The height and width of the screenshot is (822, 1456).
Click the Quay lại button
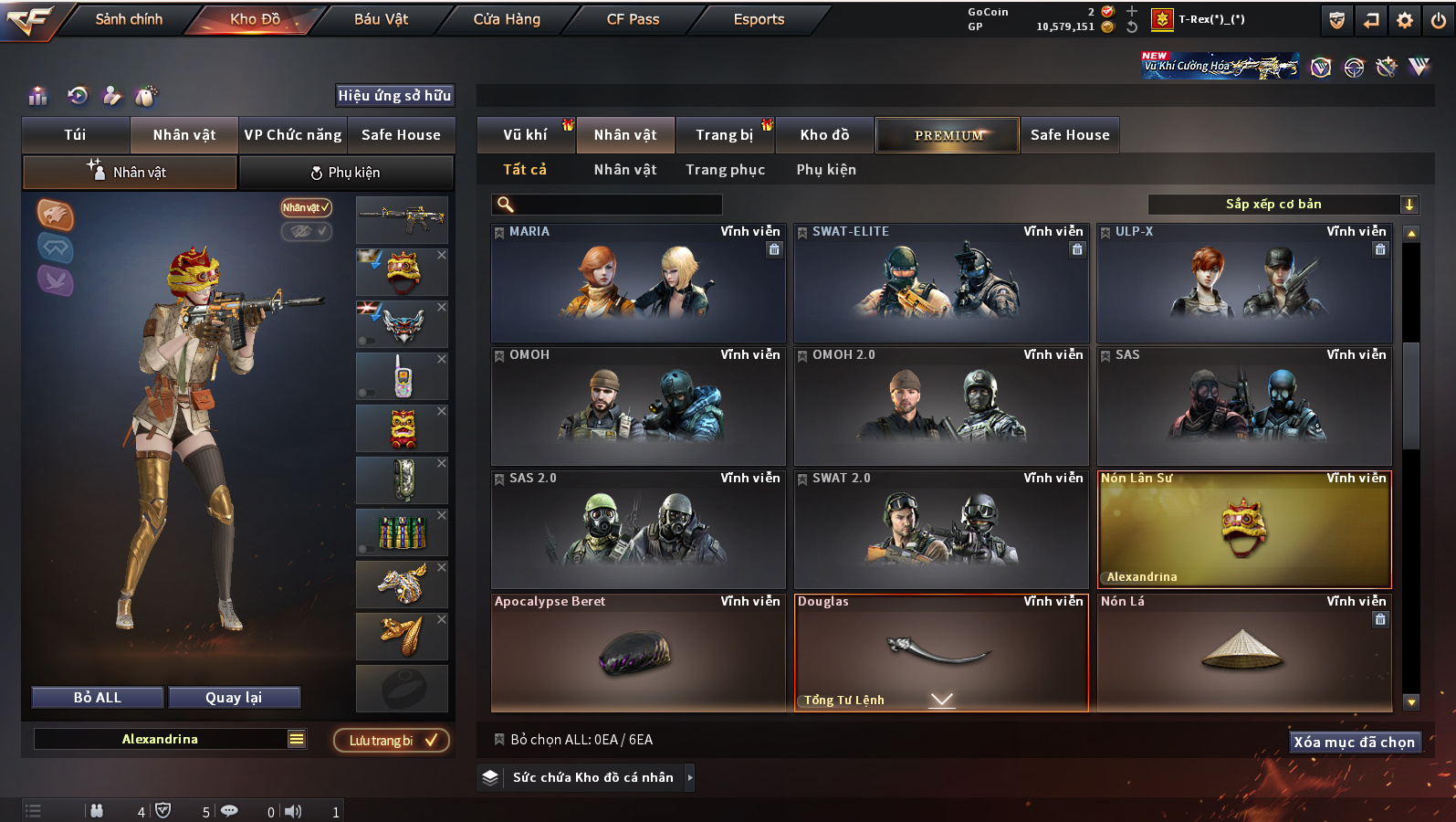(x=234, y=698)
